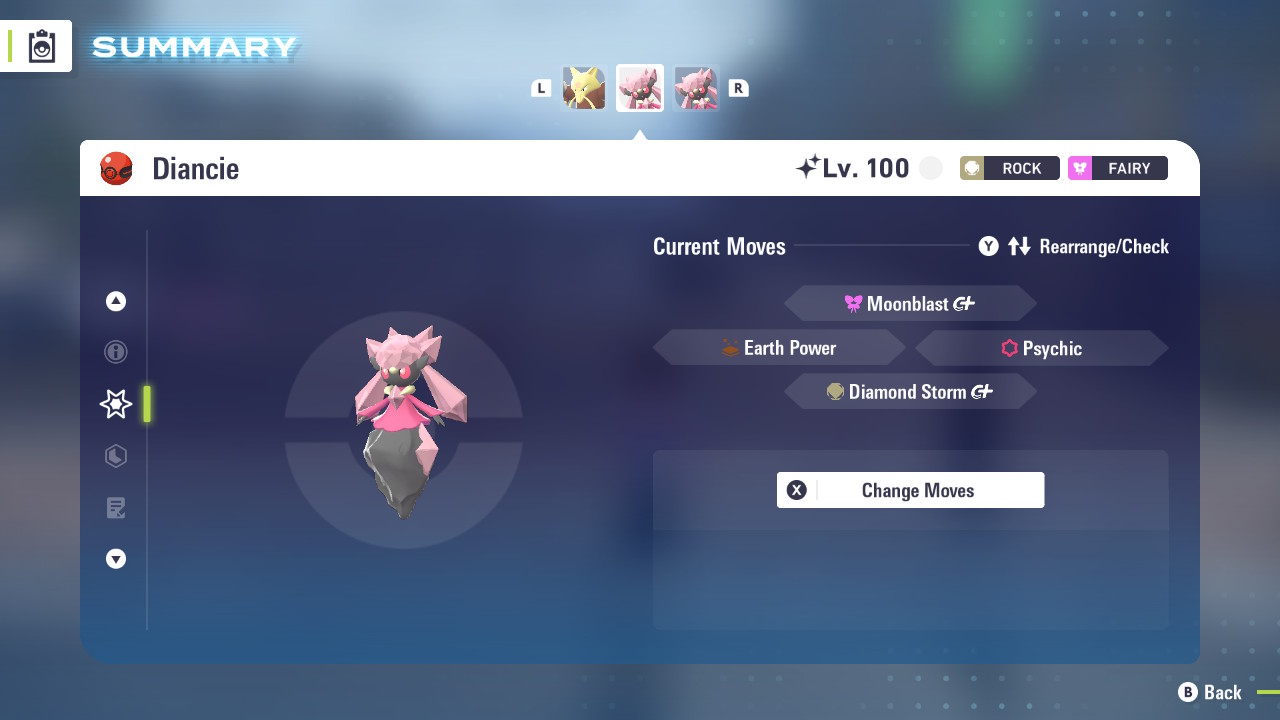Click the X button prompt beside Change Moves
The image size is (1280, 720).
click(796, 490)
